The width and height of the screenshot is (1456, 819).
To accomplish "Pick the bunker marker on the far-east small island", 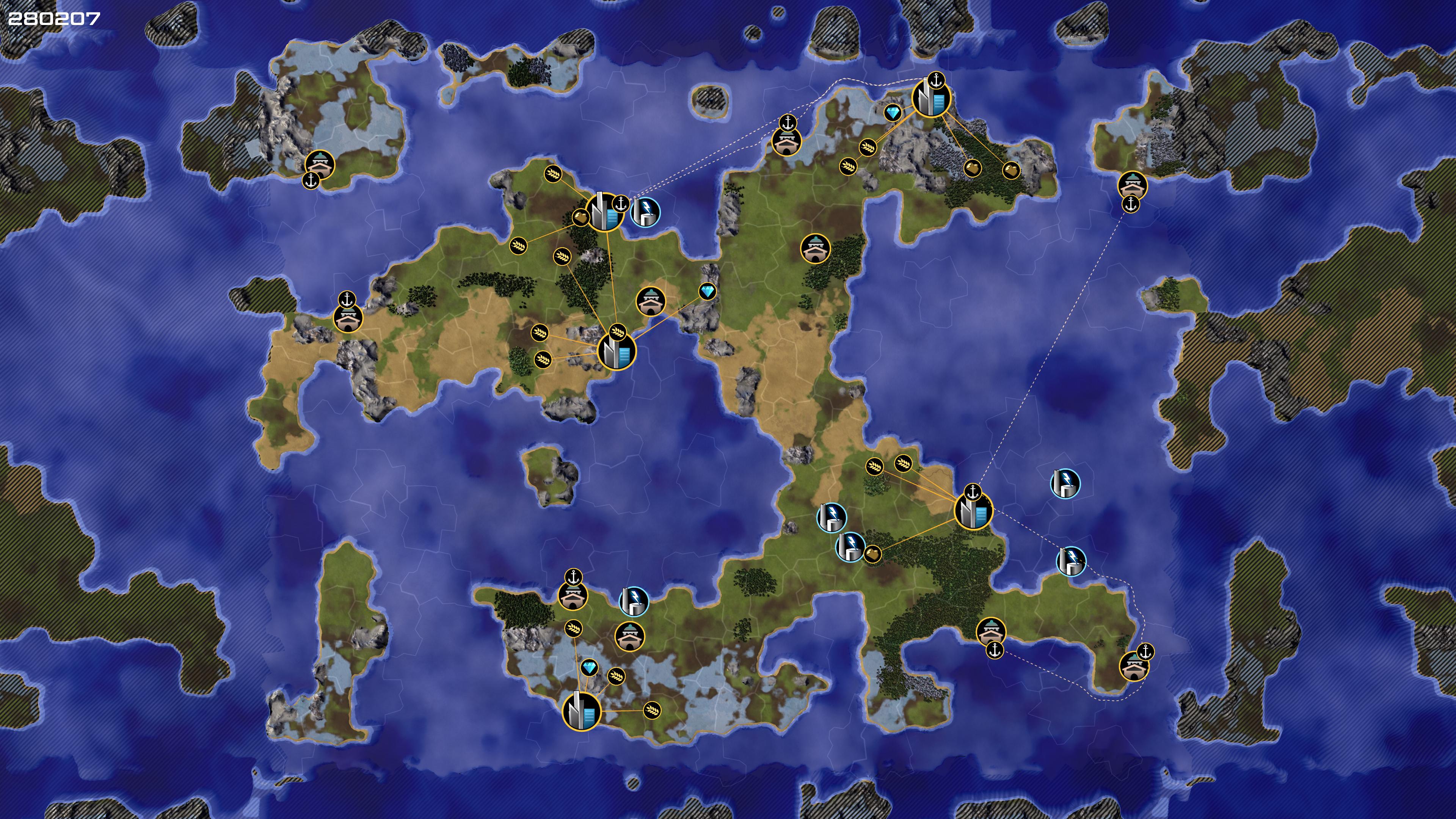I will click(x=1132, y=185).
